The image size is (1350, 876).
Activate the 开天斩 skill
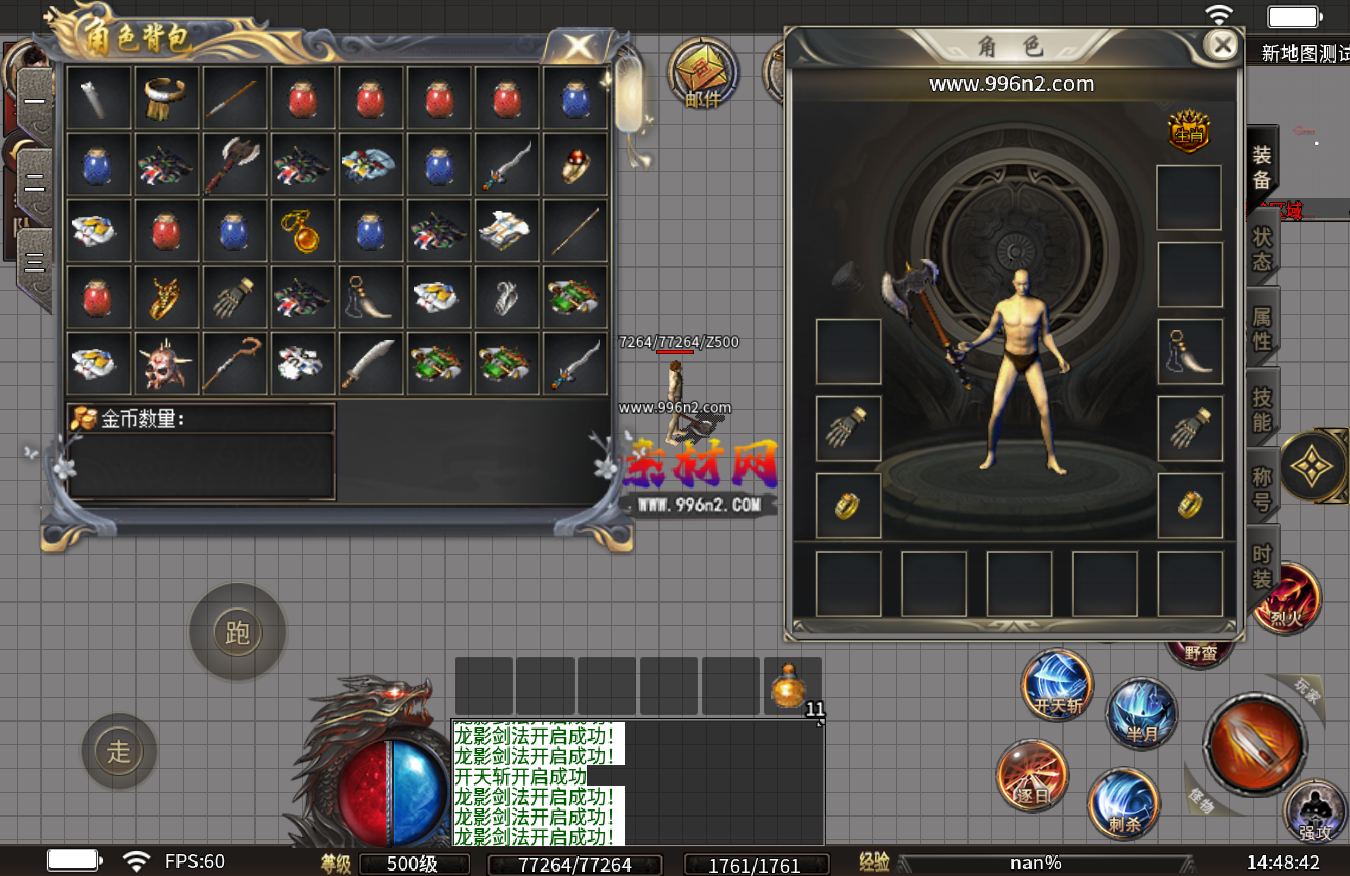[1057, 686]
